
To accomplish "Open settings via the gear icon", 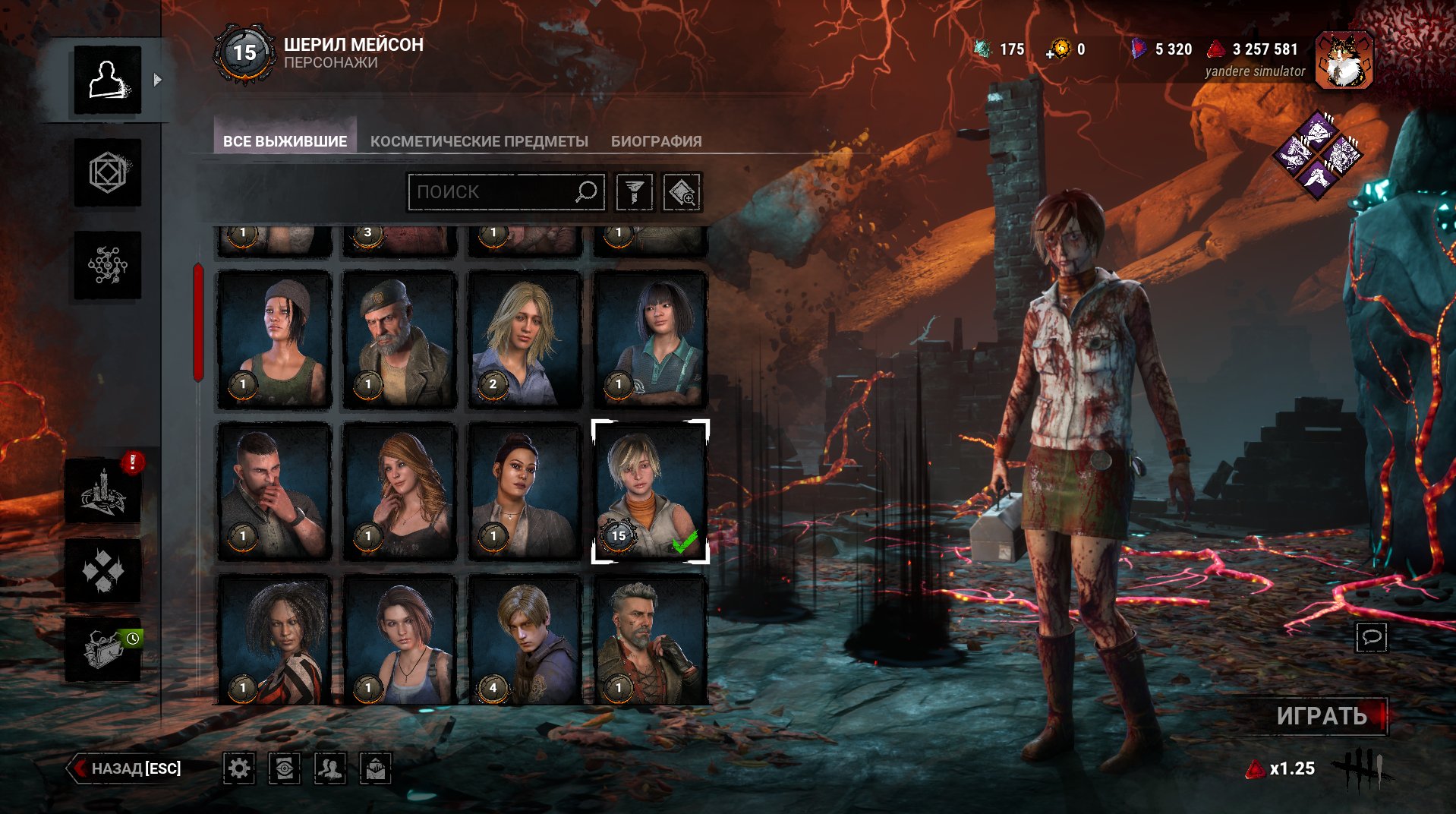I will [239, 769].
